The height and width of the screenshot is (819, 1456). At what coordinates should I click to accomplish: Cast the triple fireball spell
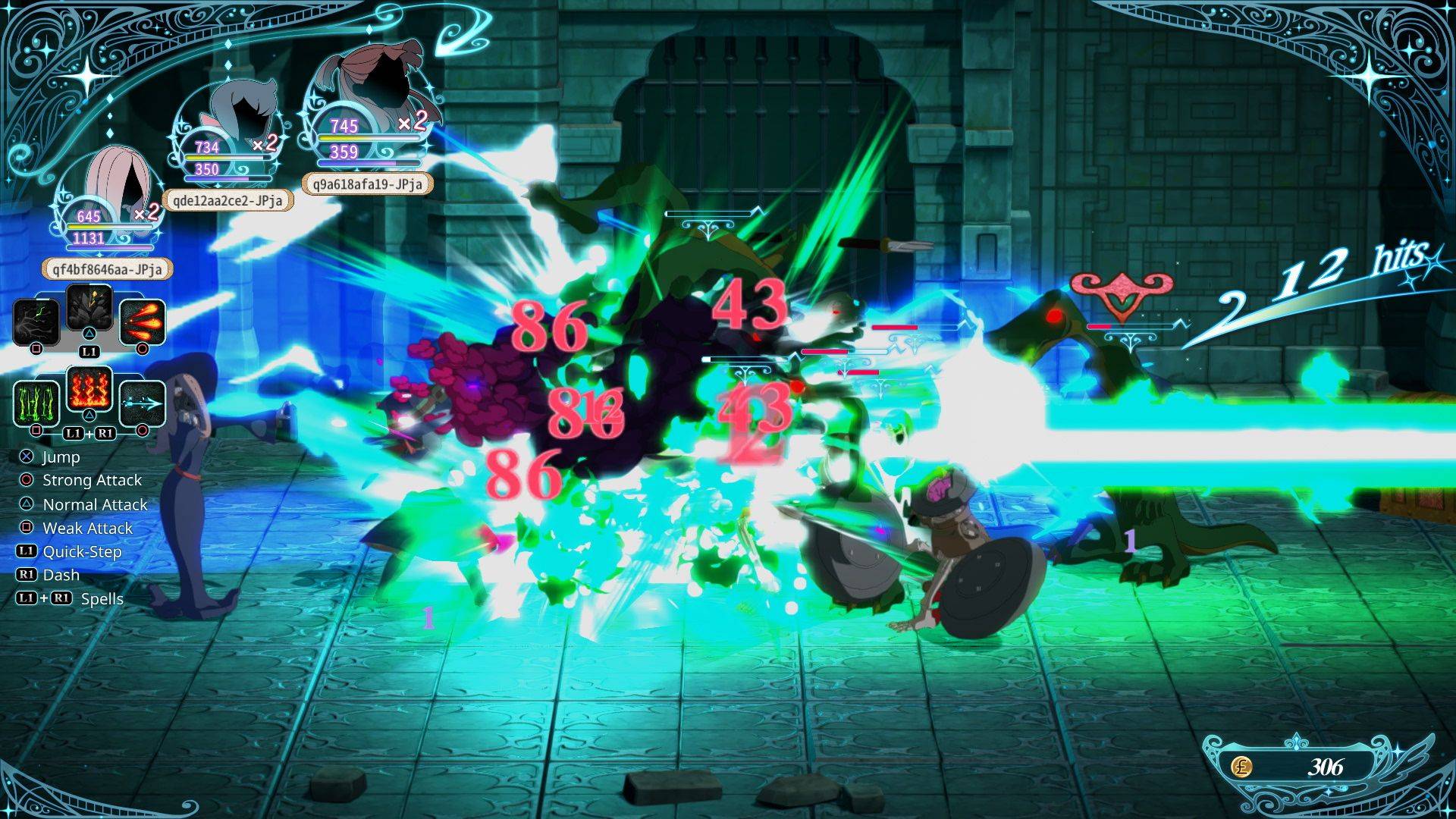point(143,322)
